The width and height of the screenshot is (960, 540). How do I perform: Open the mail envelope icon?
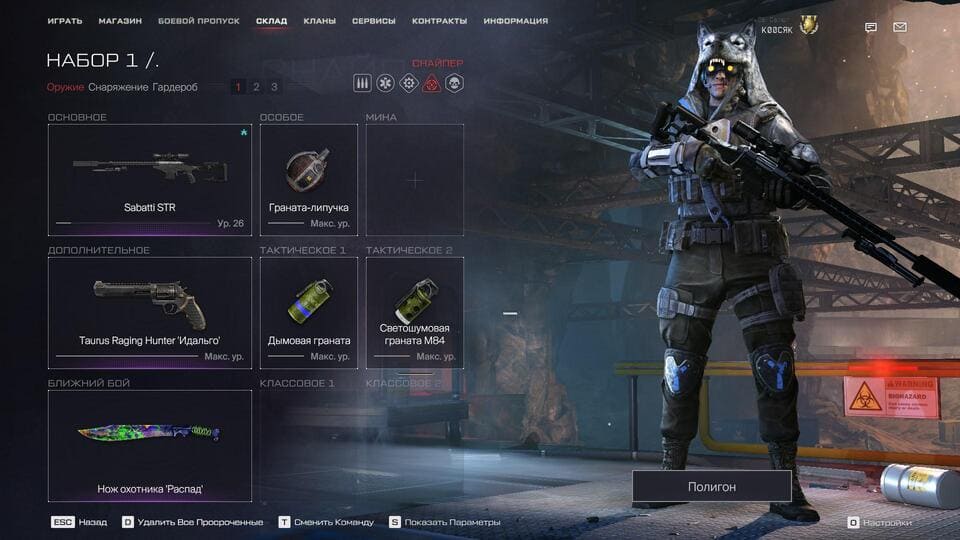[899, 27]
